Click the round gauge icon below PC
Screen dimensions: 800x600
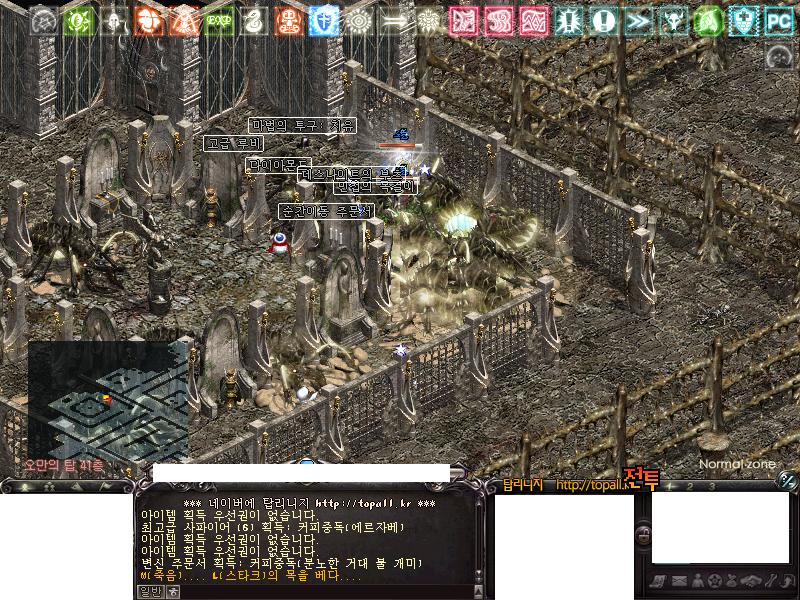[x=779, y=56]
